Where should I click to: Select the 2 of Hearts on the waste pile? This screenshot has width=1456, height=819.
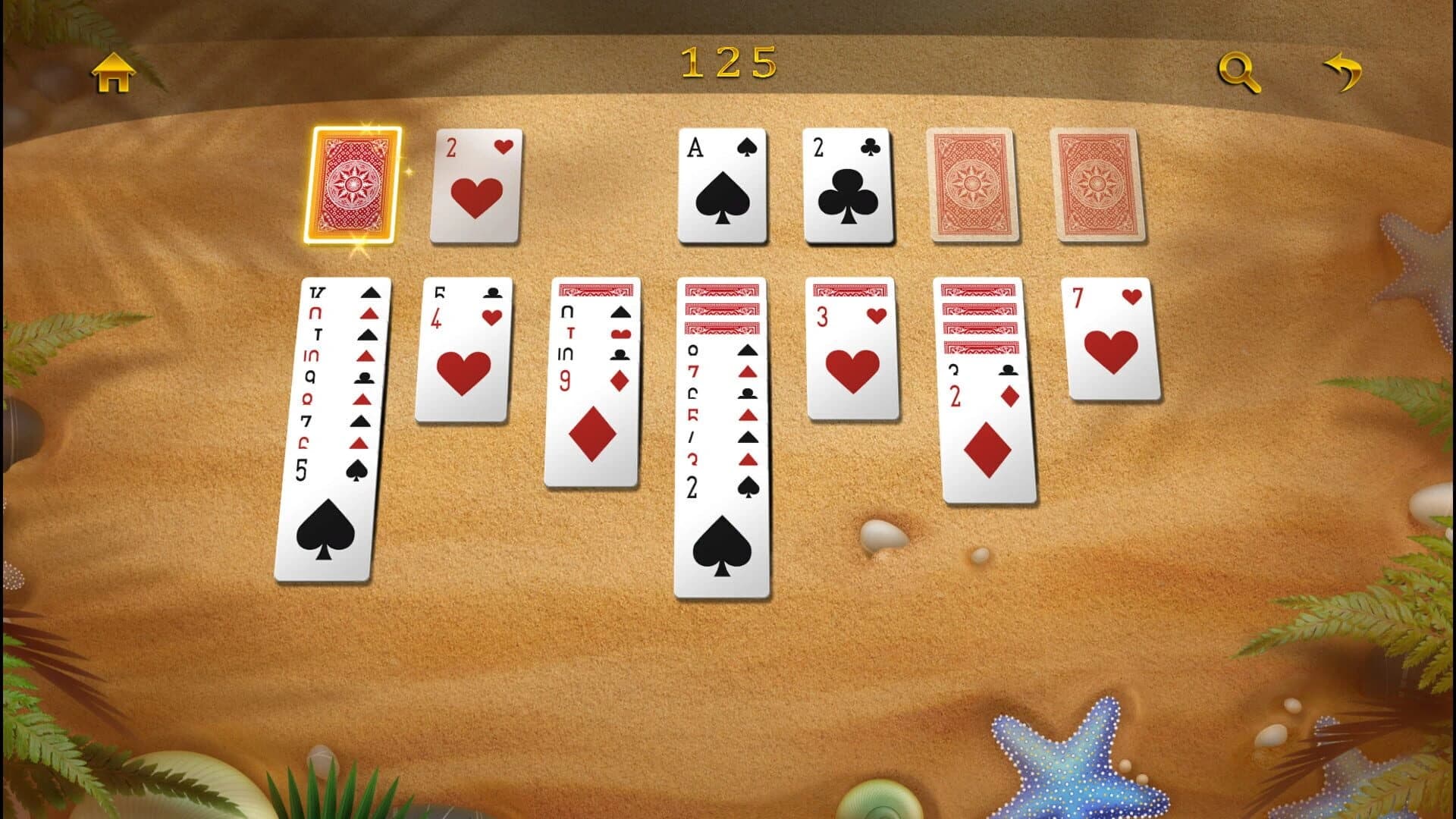point(475,186)
